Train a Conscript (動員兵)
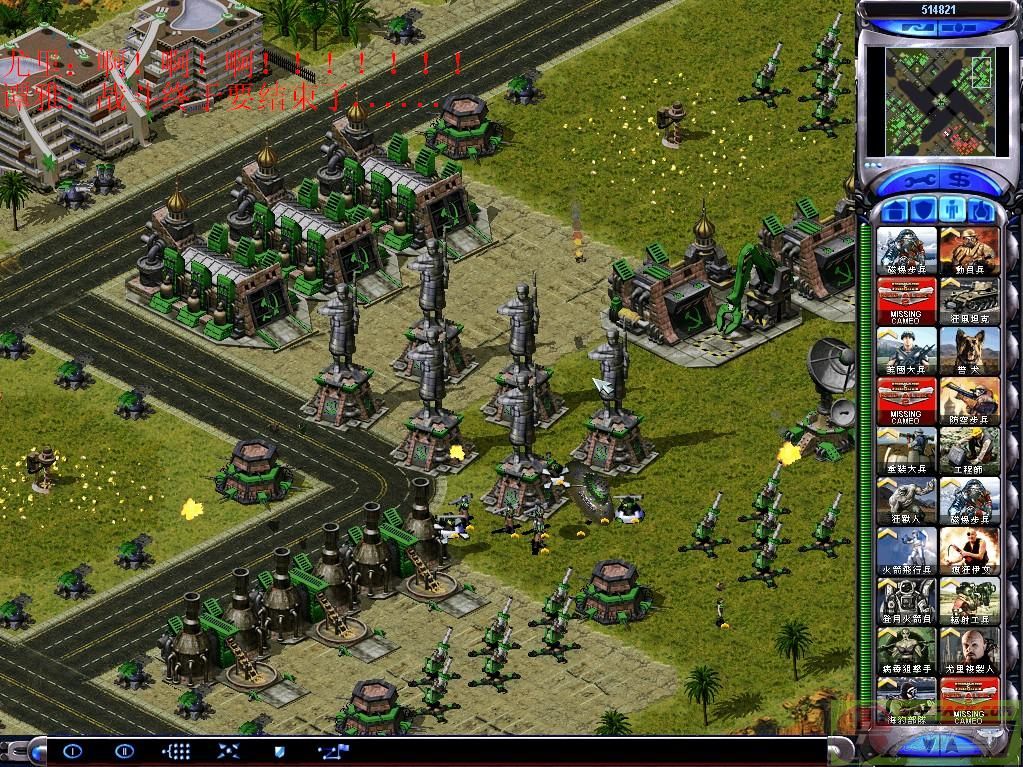 click(x=969, y=252)
